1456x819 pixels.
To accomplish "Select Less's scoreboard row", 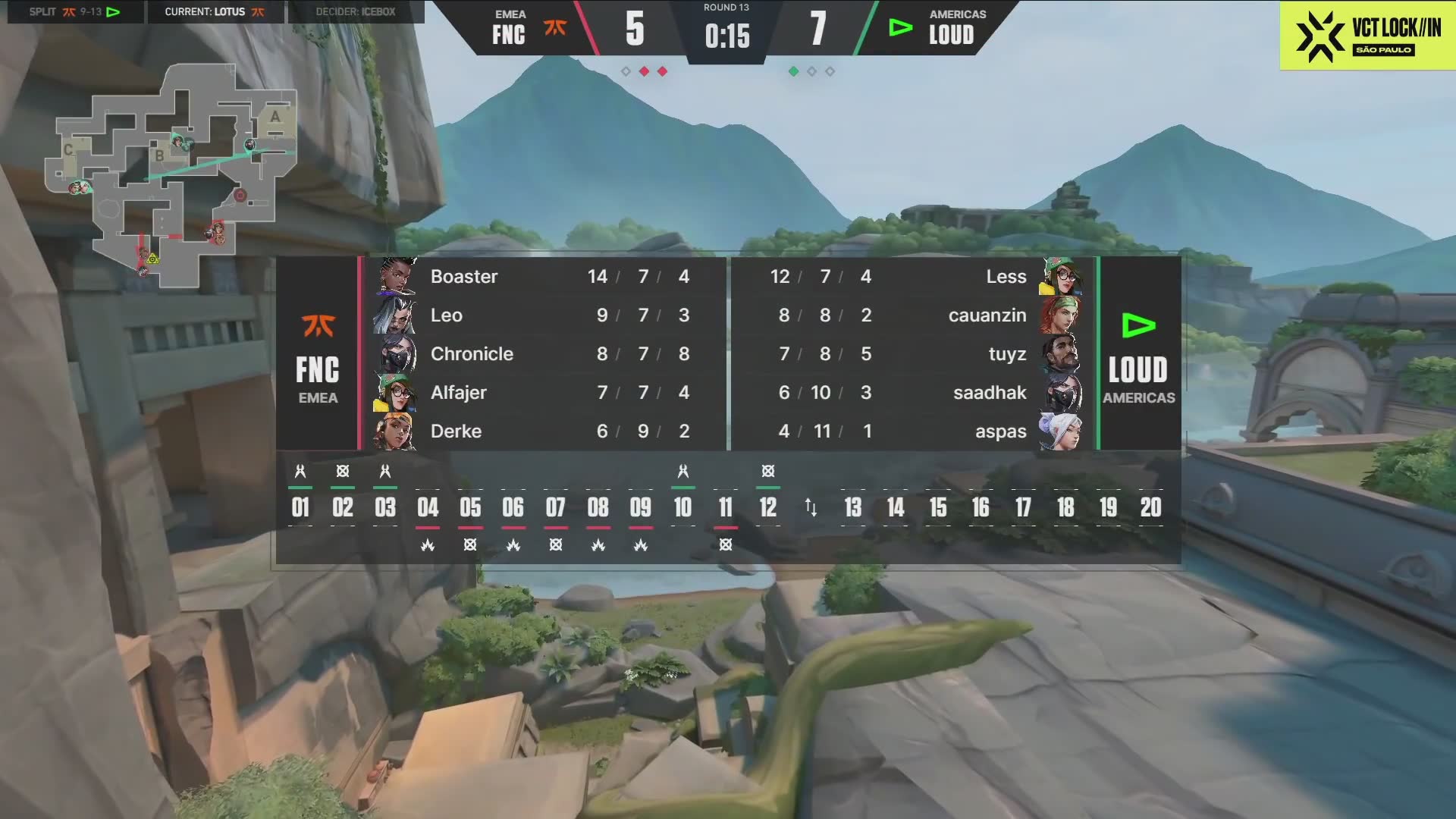I will click(910, 277).
